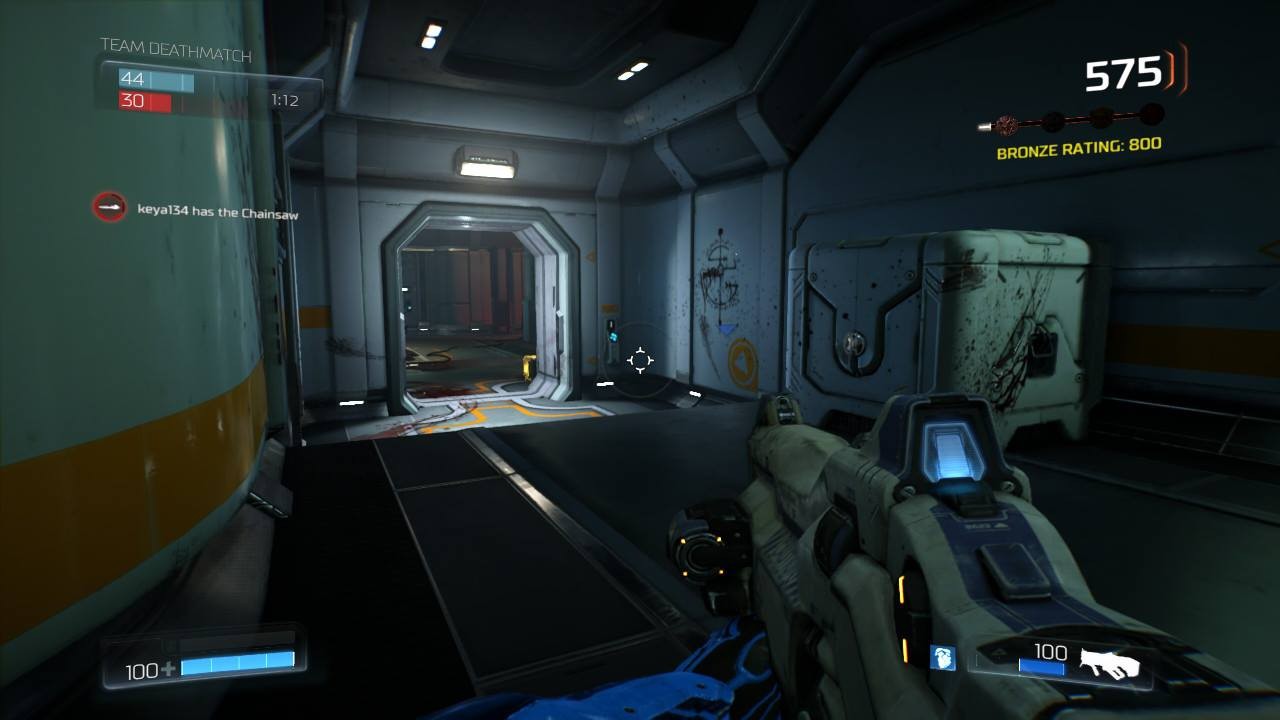Click the crosshair reticle in screen center

click(x=640, y=360)
